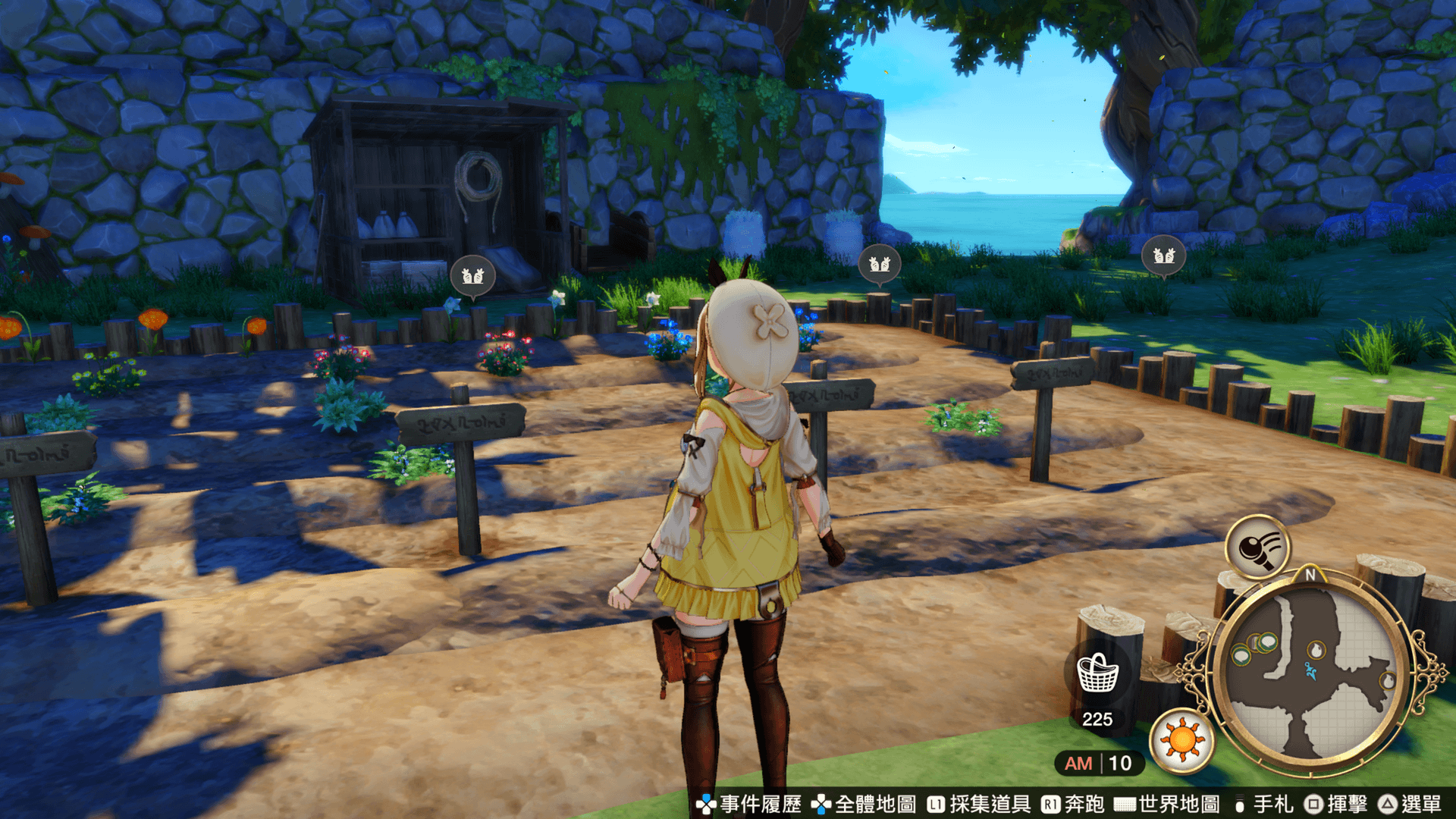
Task: Activate the swing tool icon above the minimap
Action: pos(1257,547)
